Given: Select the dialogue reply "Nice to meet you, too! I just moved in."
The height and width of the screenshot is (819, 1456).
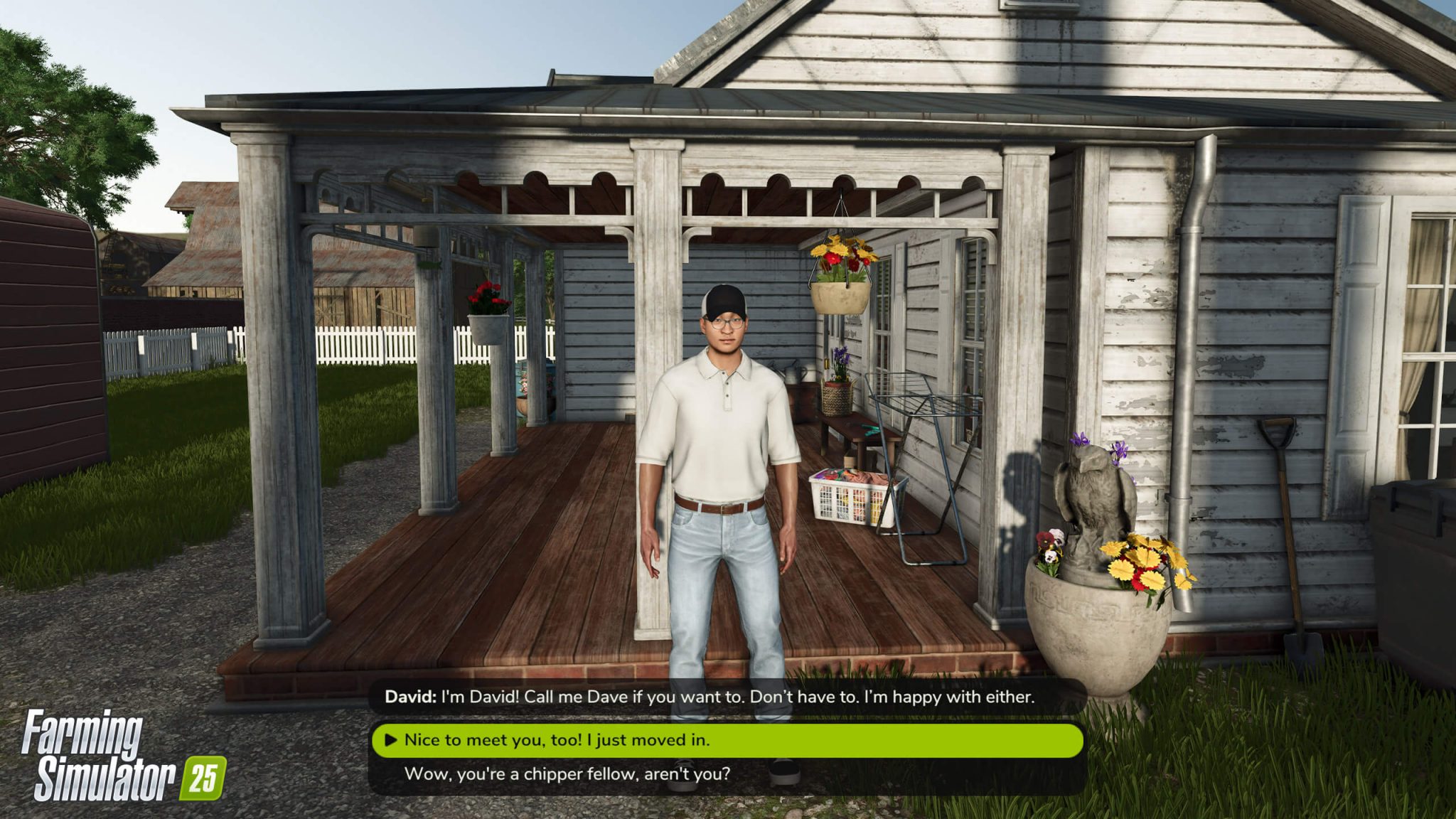Looking at the screenshot, I should [x=569, y=739].
